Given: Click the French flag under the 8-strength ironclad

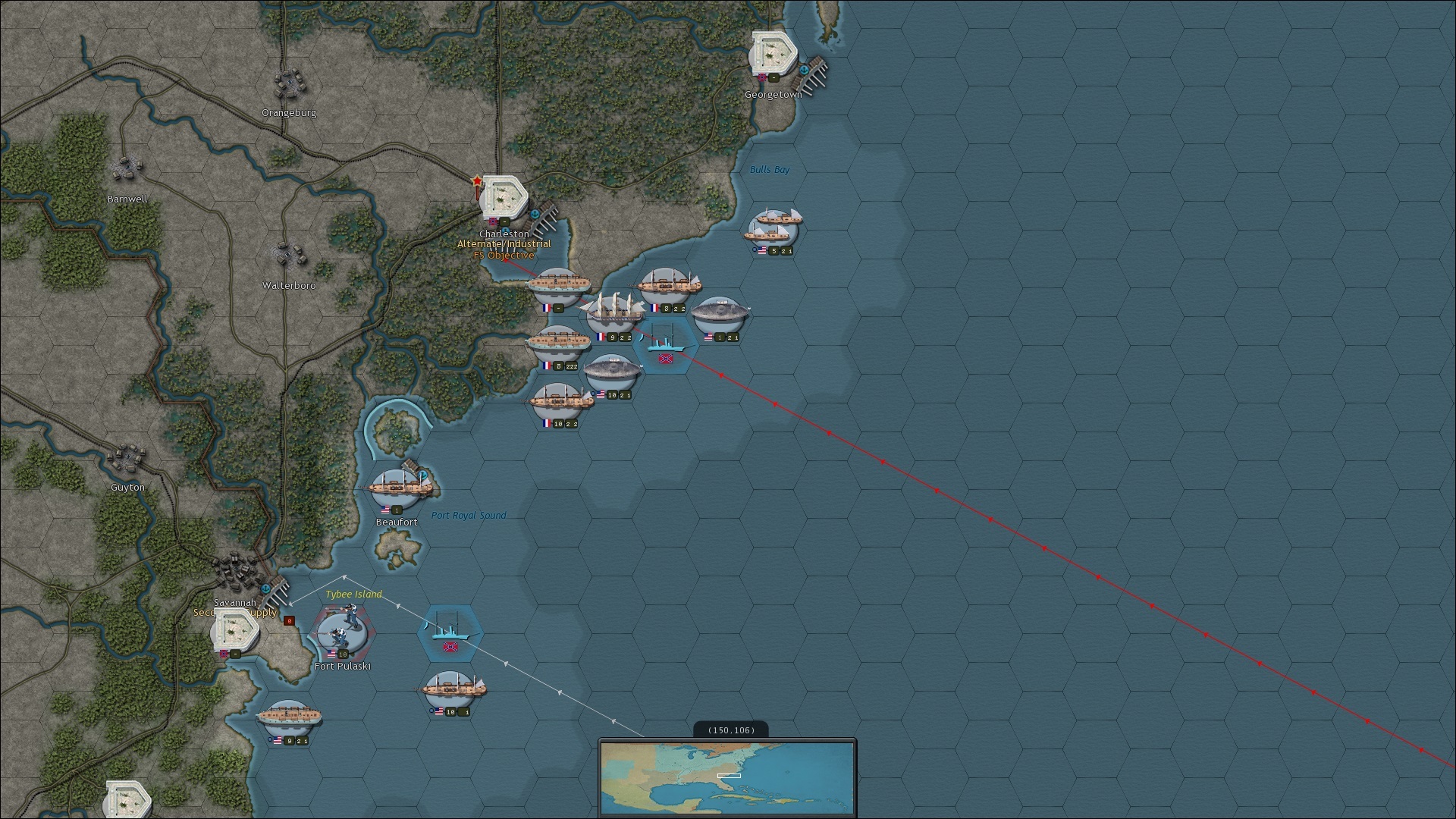Looking at the screenshot, I should pos(547,366).
